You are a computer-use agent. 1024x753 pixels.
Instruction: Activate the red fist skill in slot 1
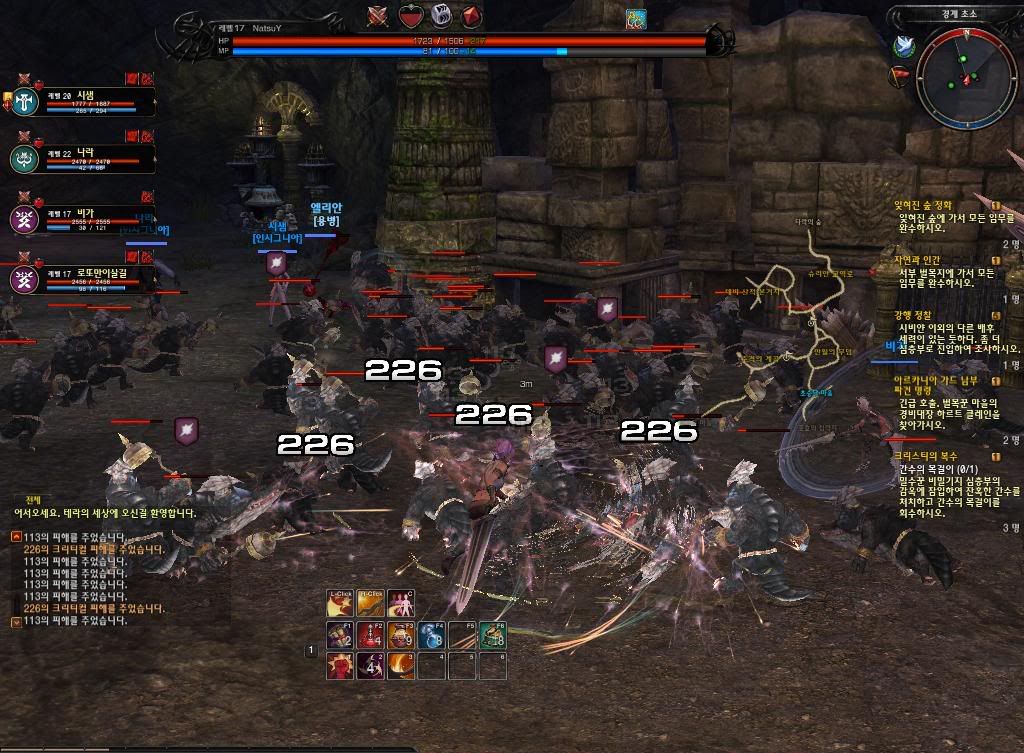[342, 665]
